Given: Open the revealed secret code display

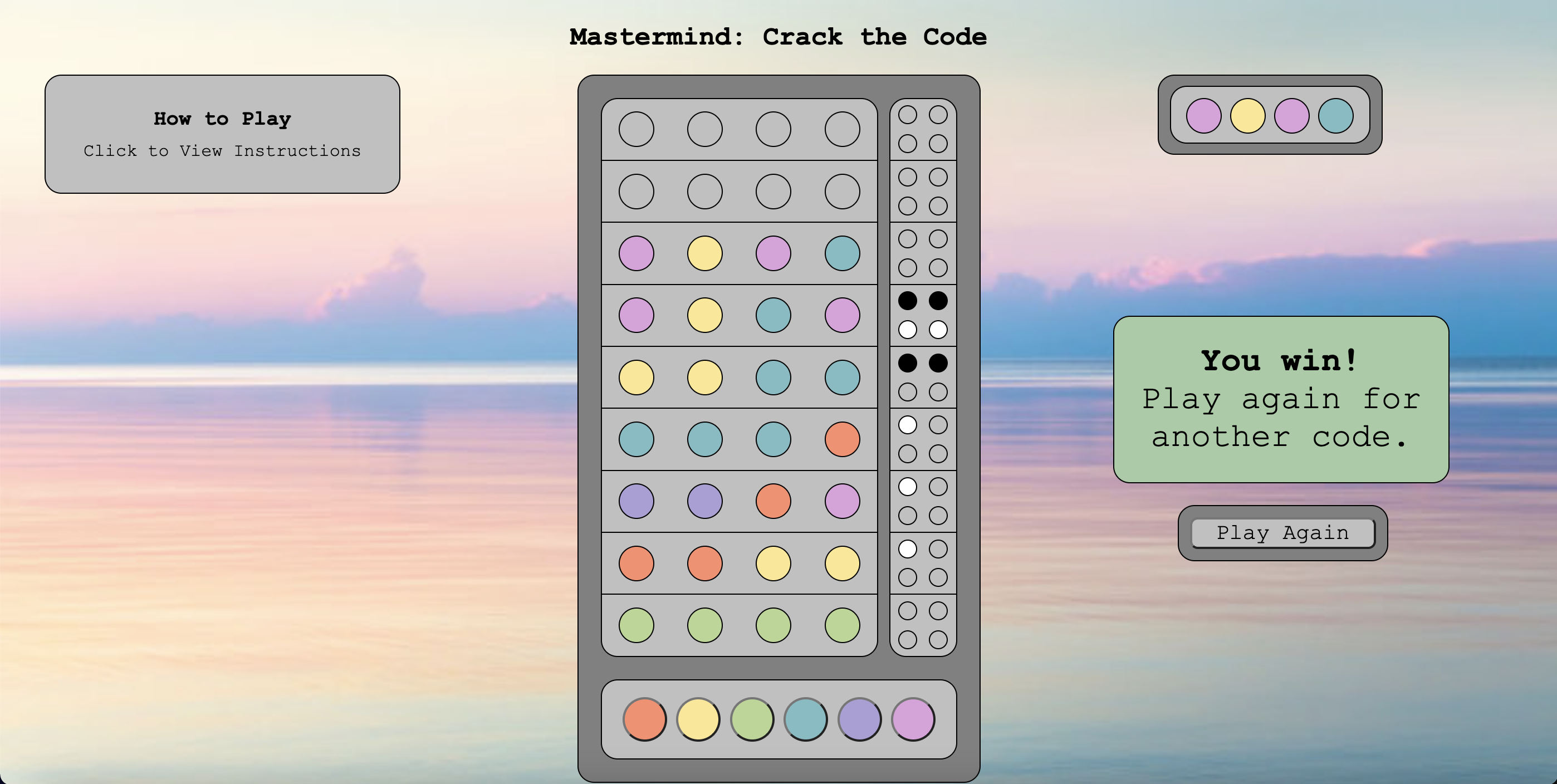Looking at the screenshot, I should click(x=1269, y=116).
